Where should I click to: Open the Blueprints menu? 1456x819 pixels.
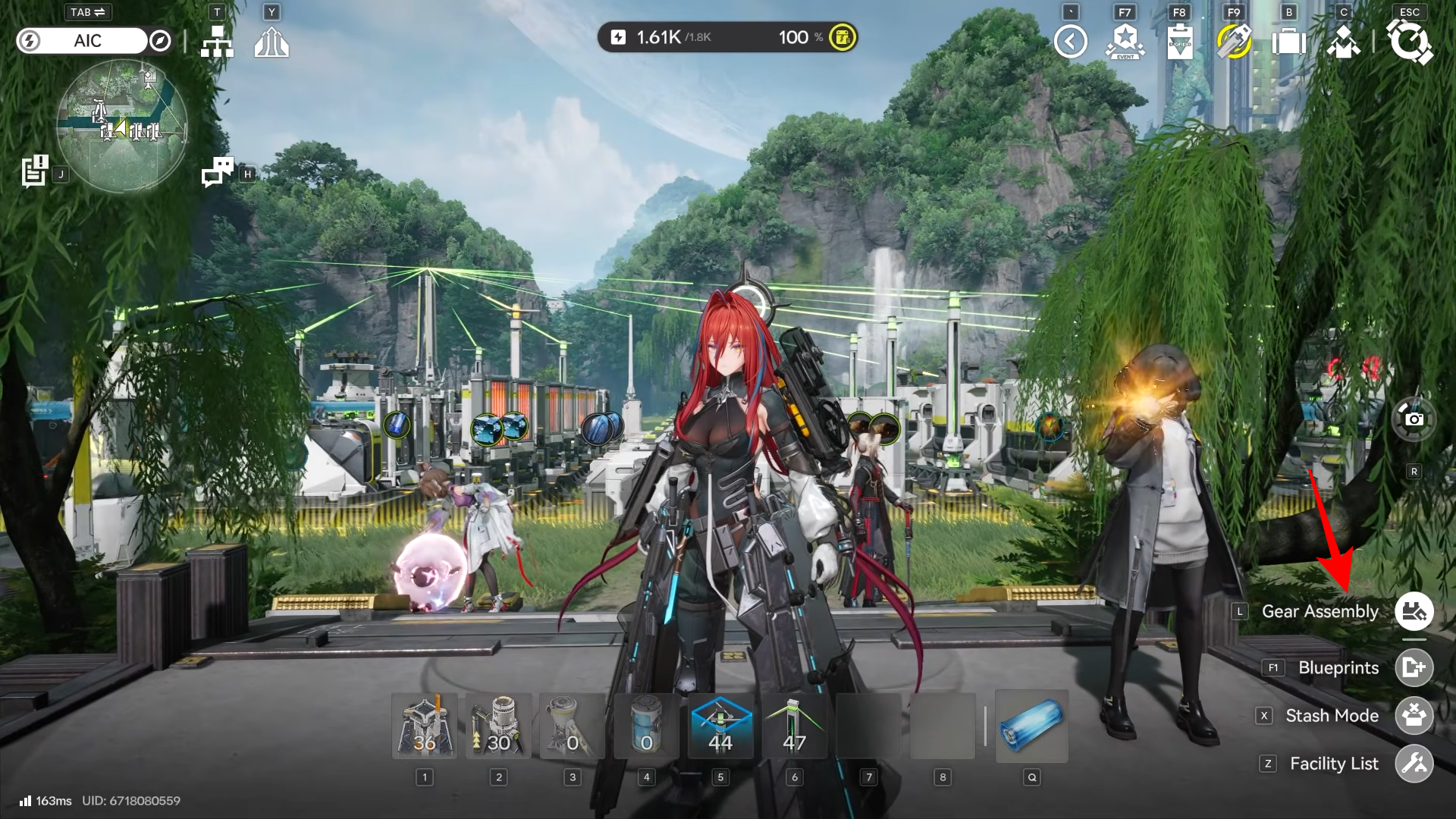coord(1414,667)
